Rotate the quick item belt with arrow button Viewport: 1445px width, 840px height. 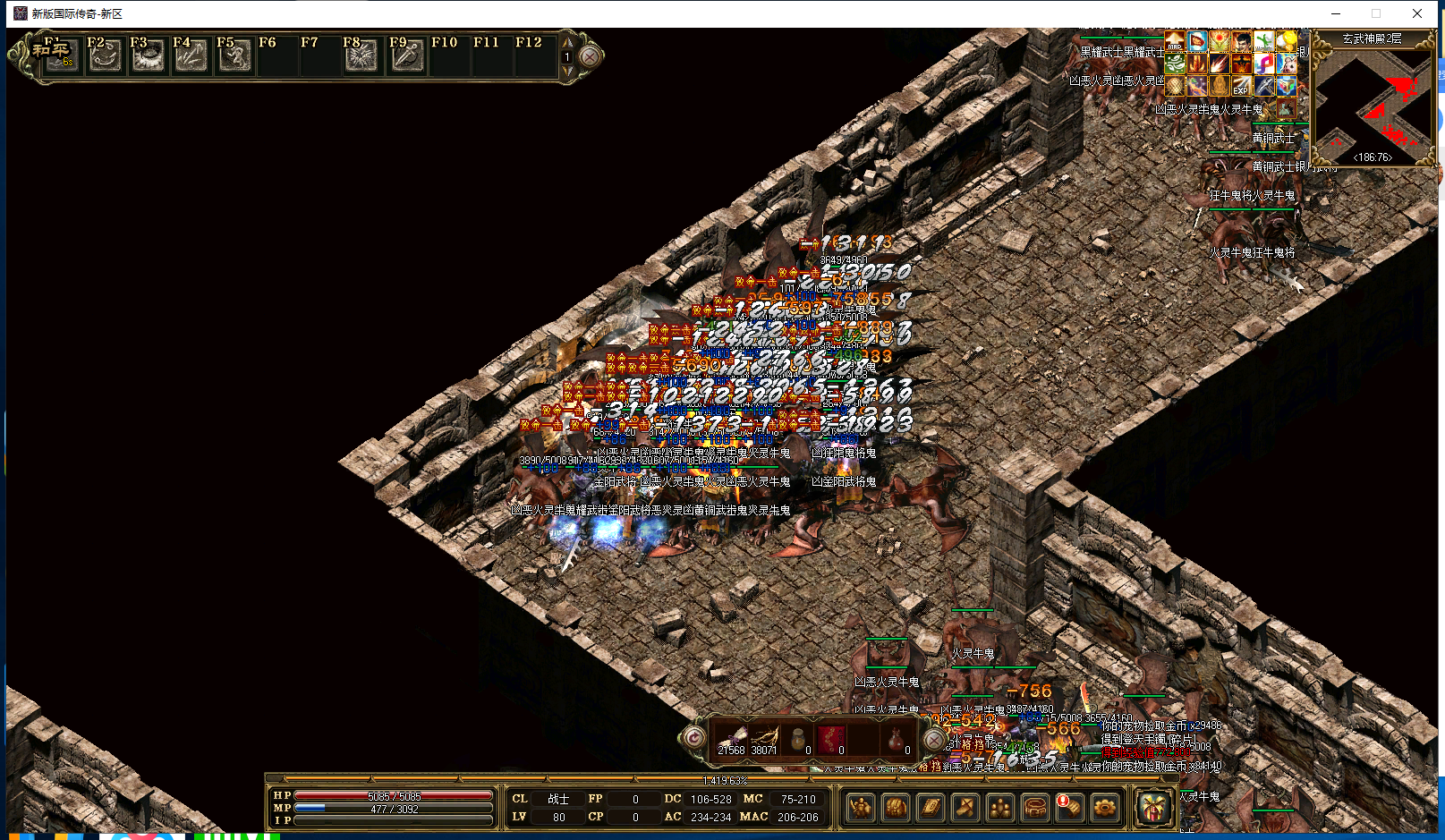coord(693,738)
